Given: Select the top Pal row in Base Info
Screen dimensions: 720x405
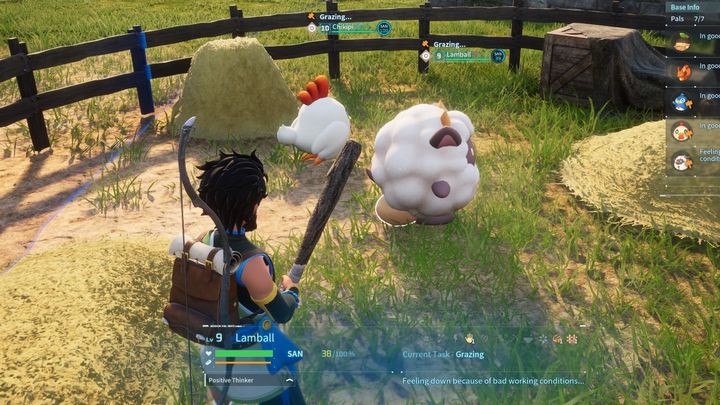Looking at the screenshot, I should [x=692, y=41].
